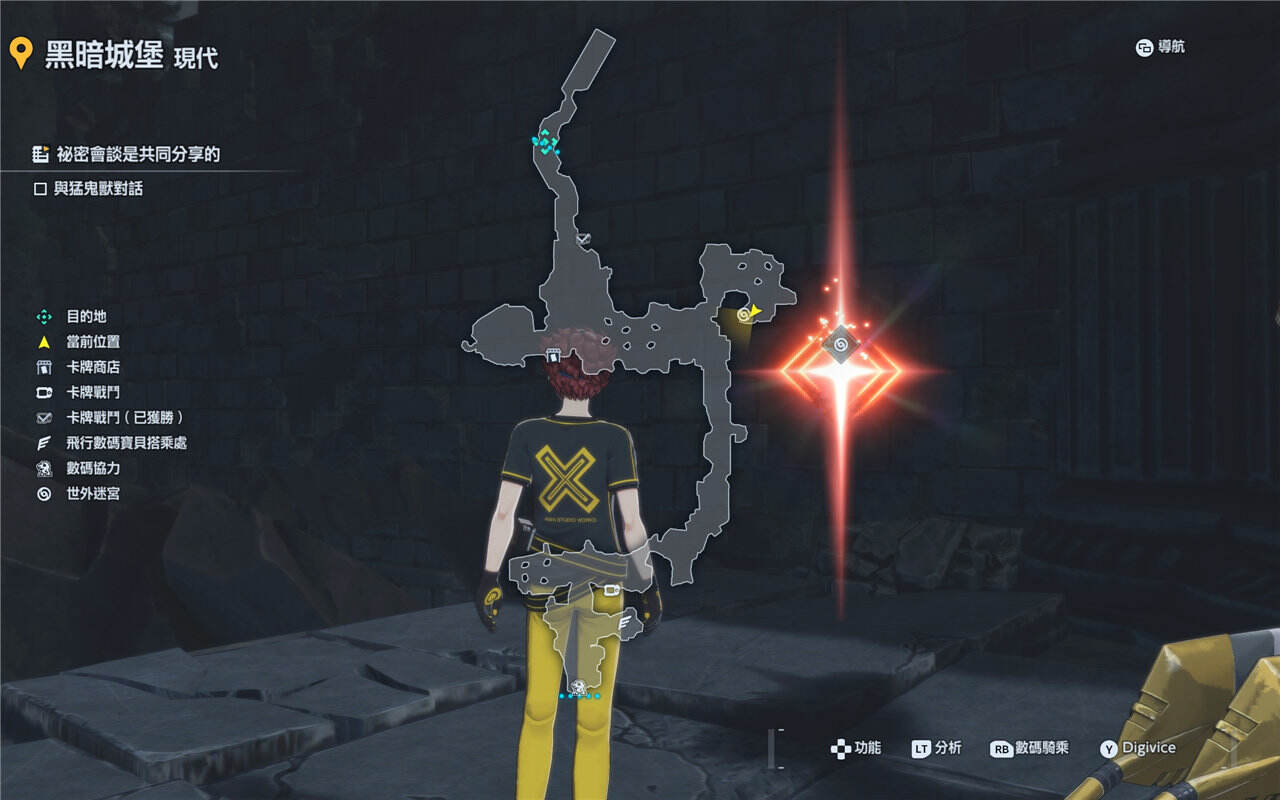Select the cyan destination marker on the map
Screen dimensions: 1280x800
[x=545, y=142]
